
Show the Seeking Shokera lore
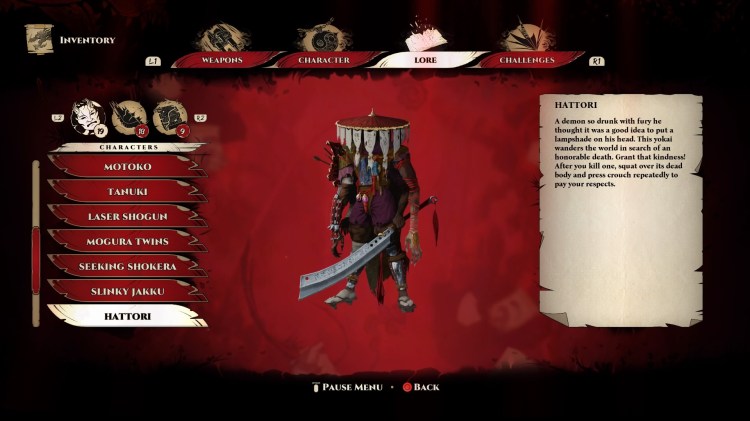[x=127, y=266]
